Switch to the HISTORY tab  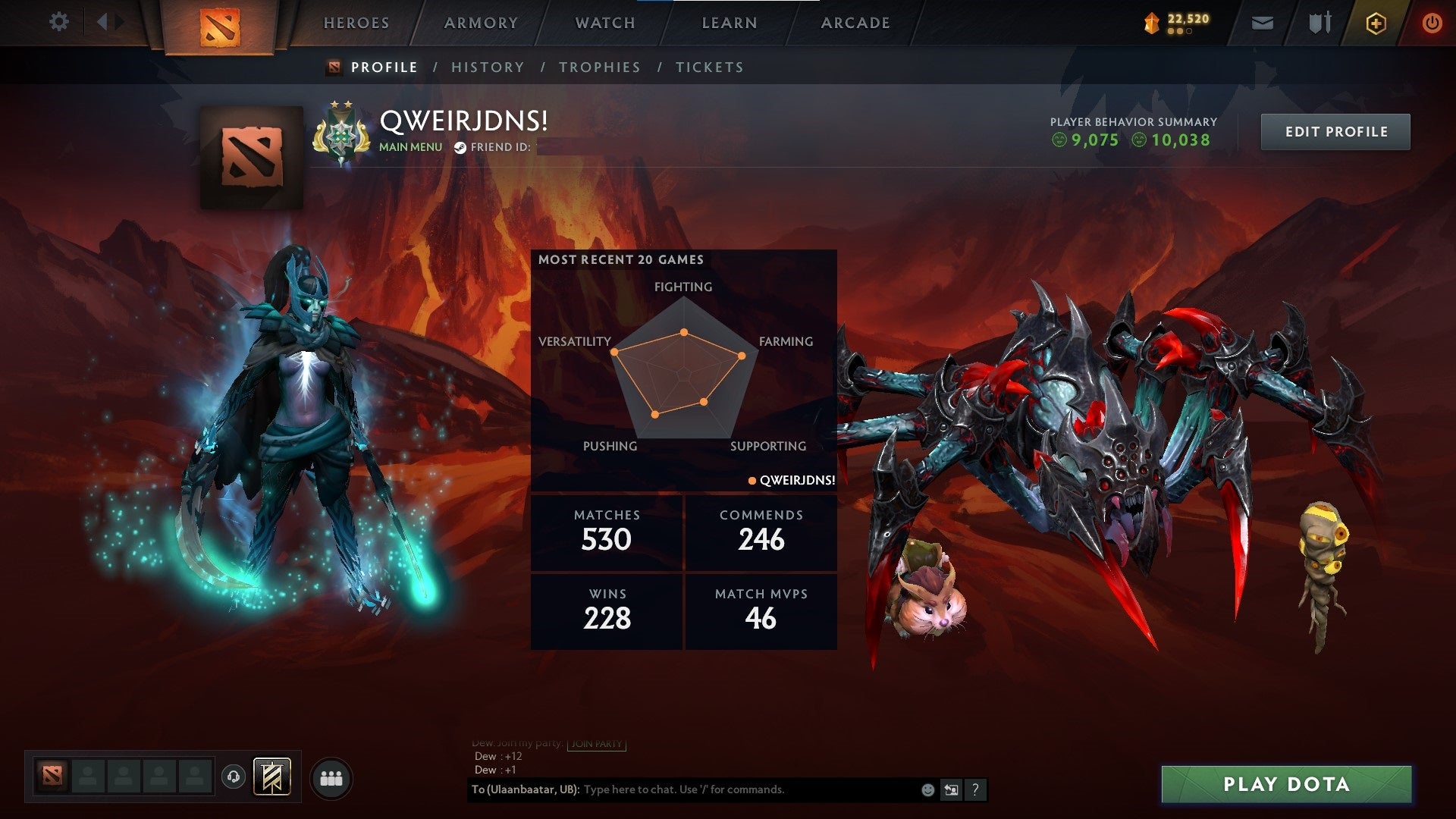click(x=487, y=67)
